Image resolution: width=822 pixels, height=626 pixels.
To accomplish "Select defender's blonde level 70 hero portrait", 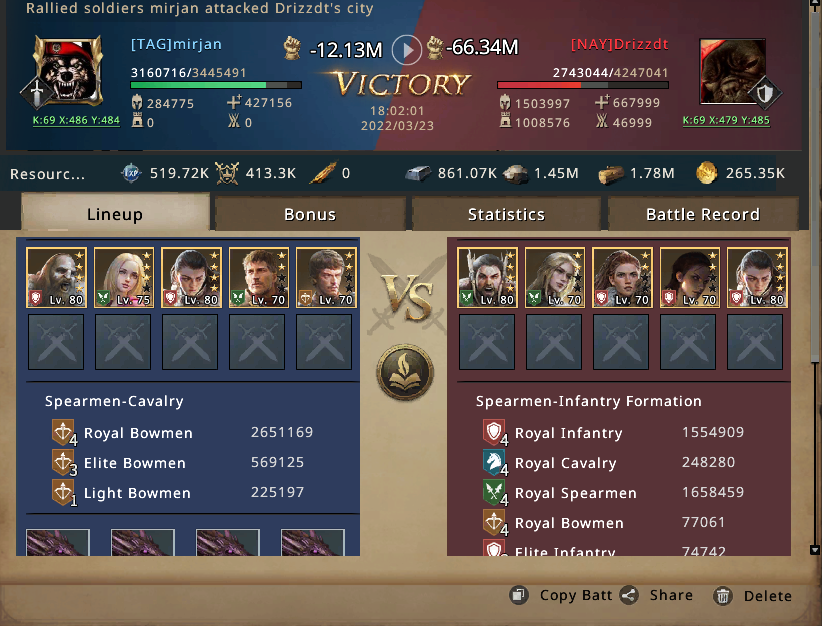I will click(x=555, y=277).
